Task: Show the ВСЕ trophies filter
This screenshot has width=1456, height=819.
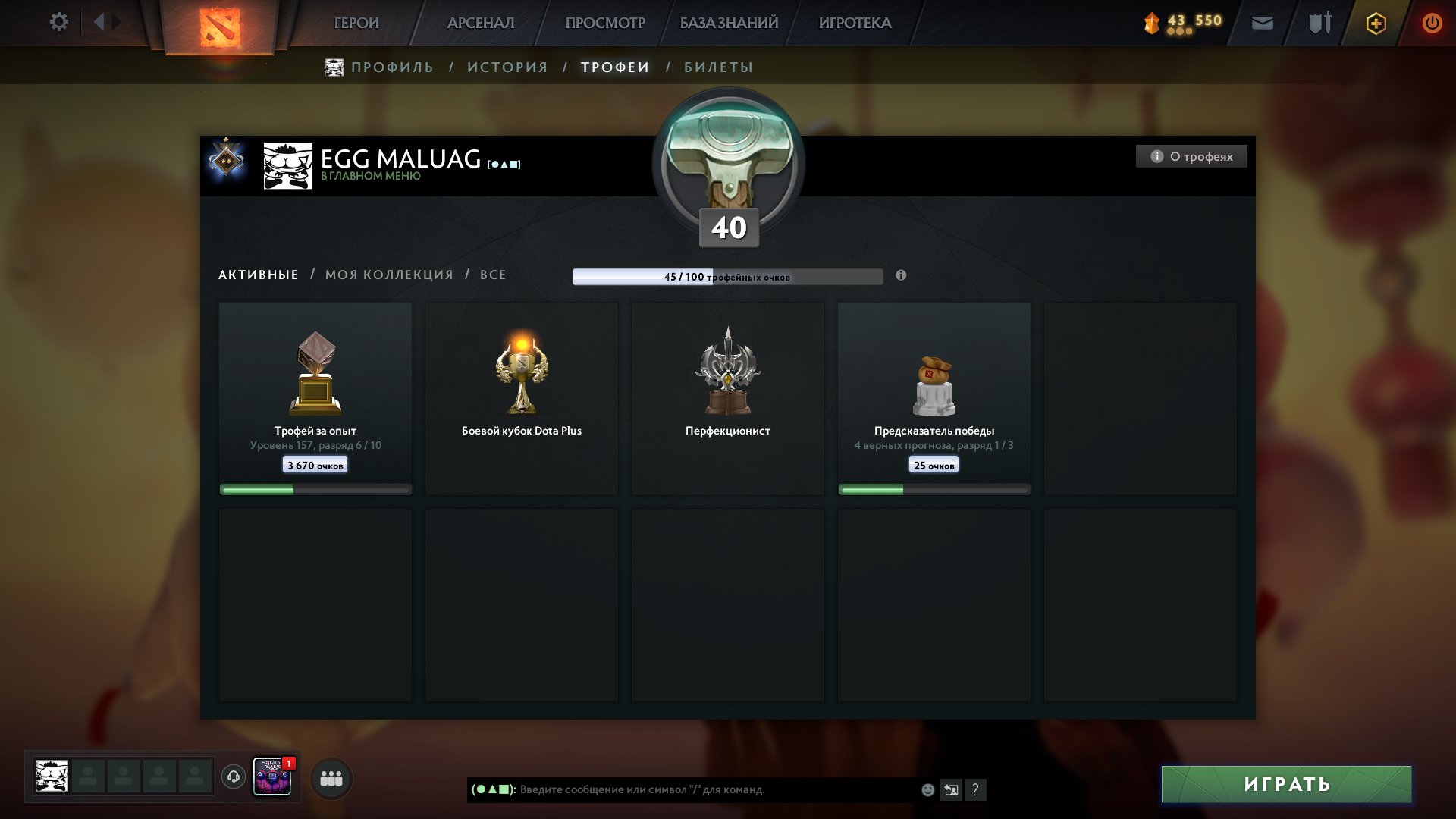Action: pyautogui.click(x=493, y=275)
